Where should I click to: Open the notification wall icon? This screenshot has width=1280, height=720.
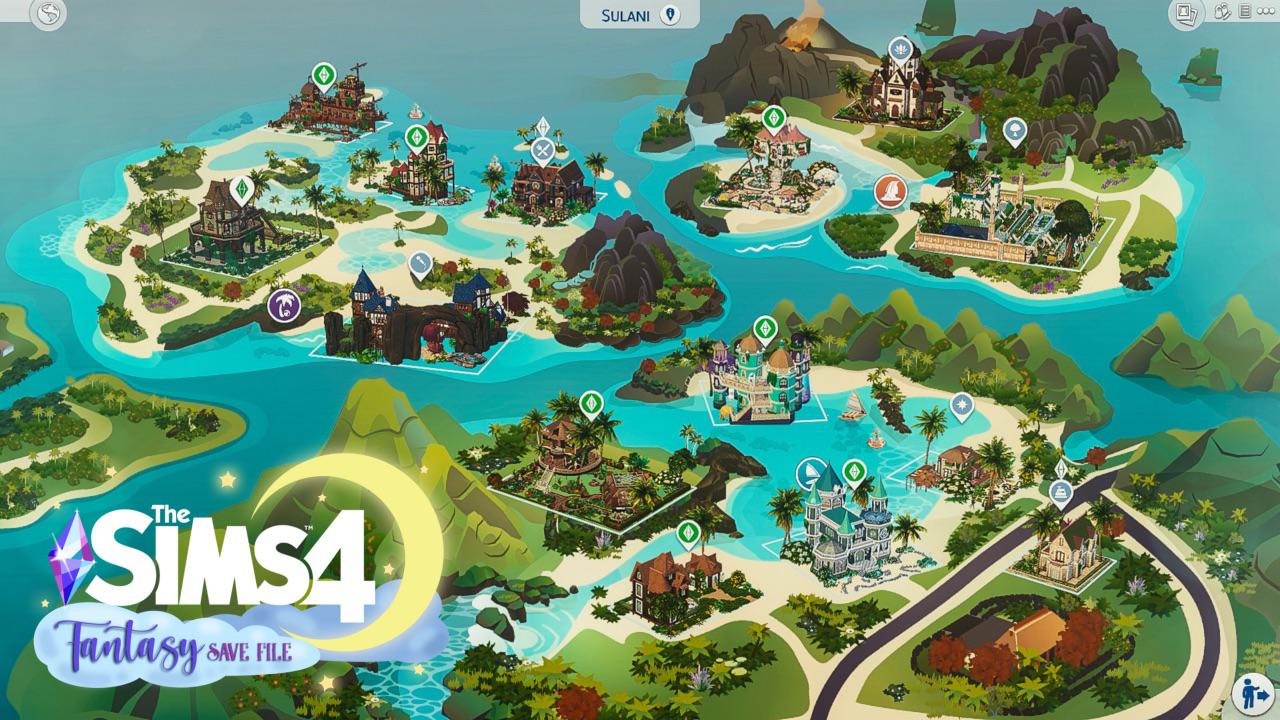click(1245, 10)
